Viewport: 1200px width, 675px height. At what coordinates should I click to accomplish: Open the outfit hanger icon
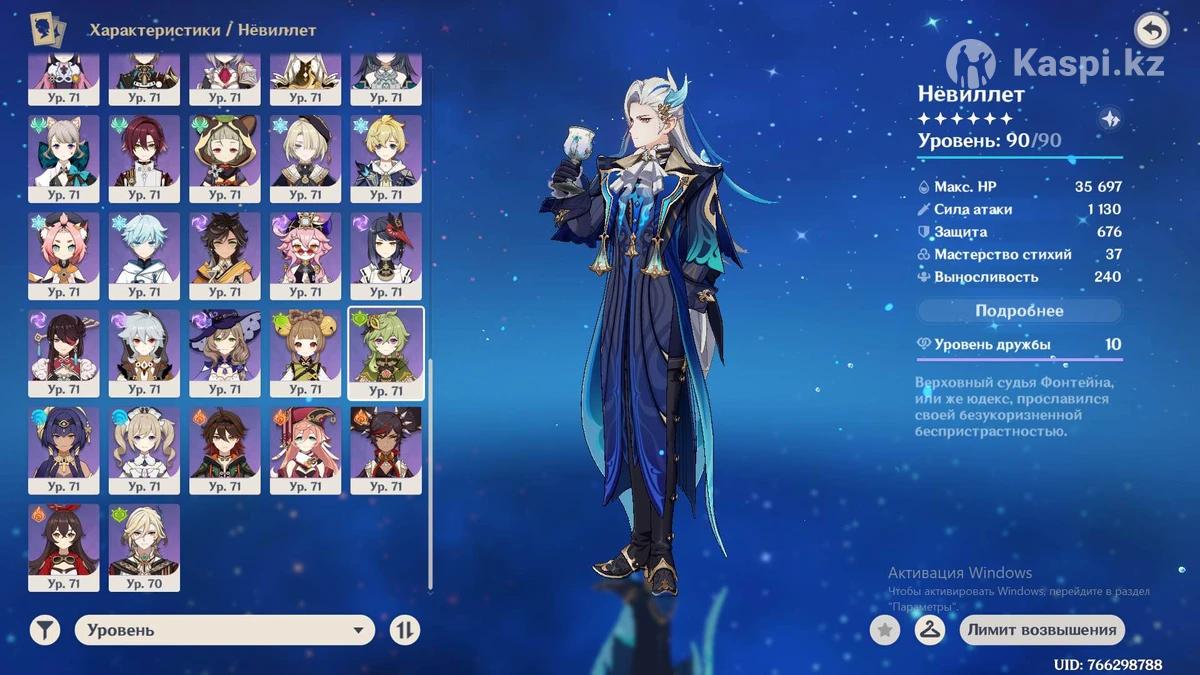[x=930, y=630]
